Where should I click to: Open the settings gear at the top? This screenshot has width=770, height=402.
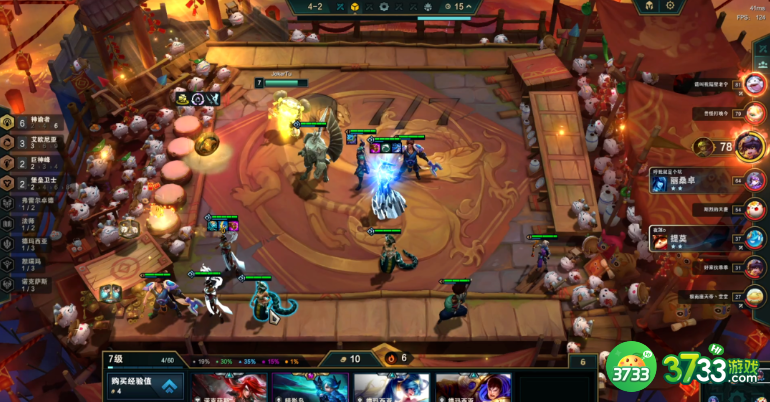click(x=669, y=6)
